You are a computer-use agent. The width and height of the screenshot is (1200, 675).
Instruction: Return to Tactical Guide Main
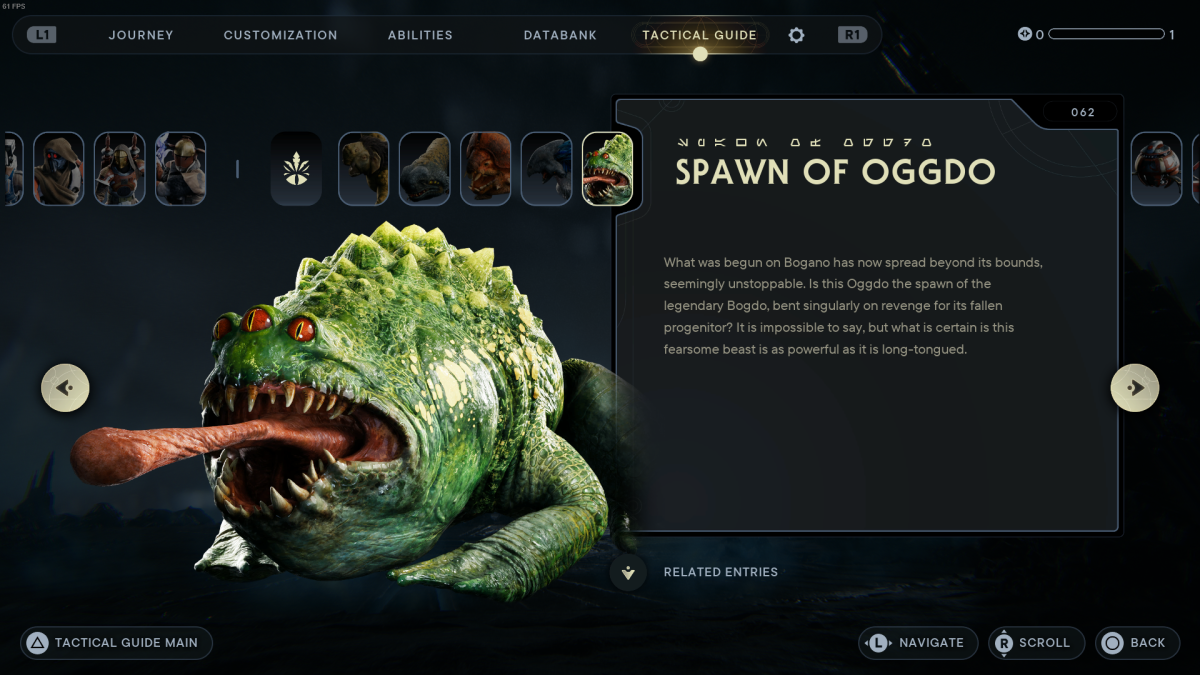coord(116,643)
